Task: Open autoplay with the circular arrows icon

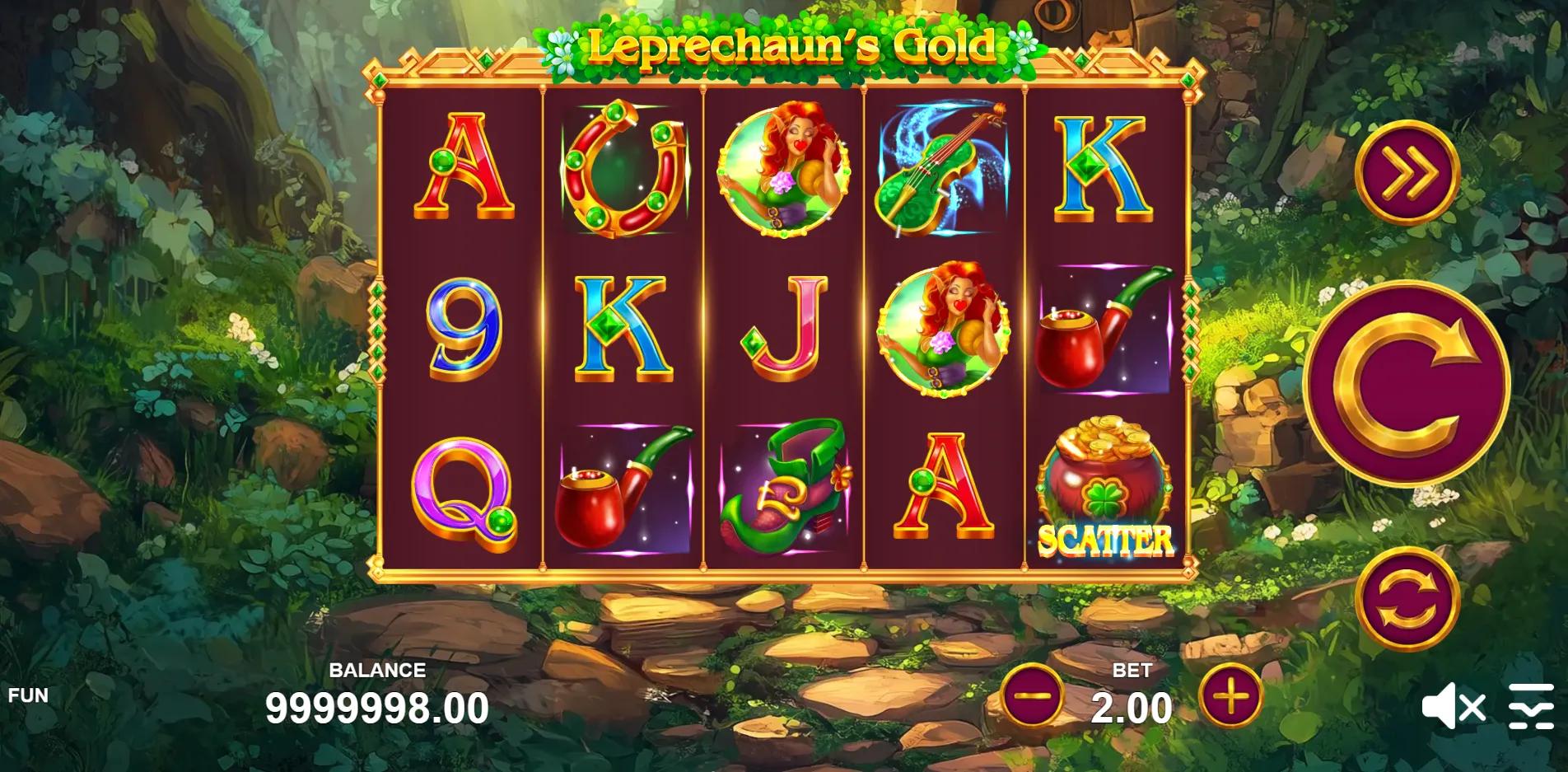Action: [1410, 601]
